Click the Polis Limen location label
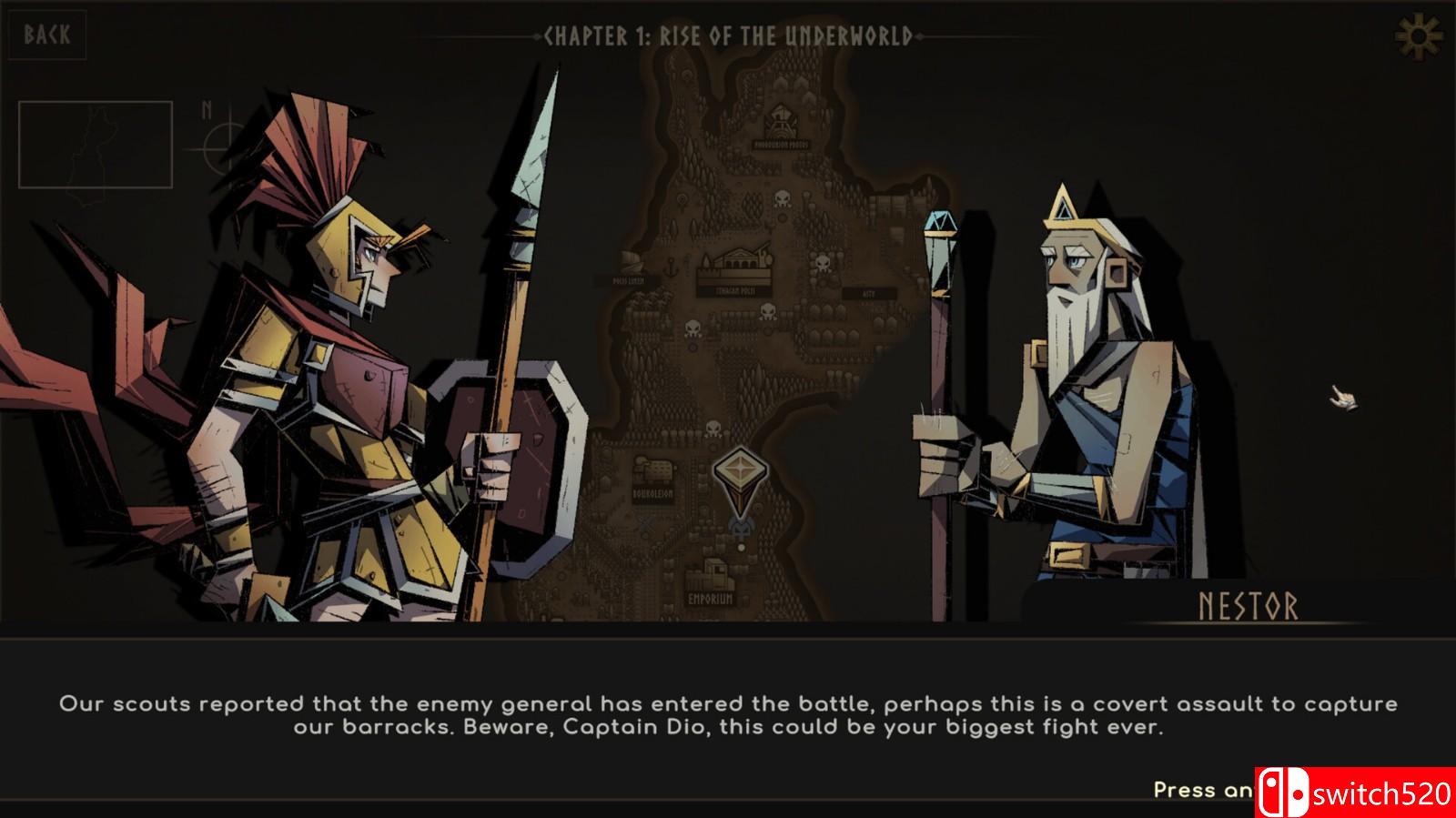The image size is (1456, 818). pos(628,280)
